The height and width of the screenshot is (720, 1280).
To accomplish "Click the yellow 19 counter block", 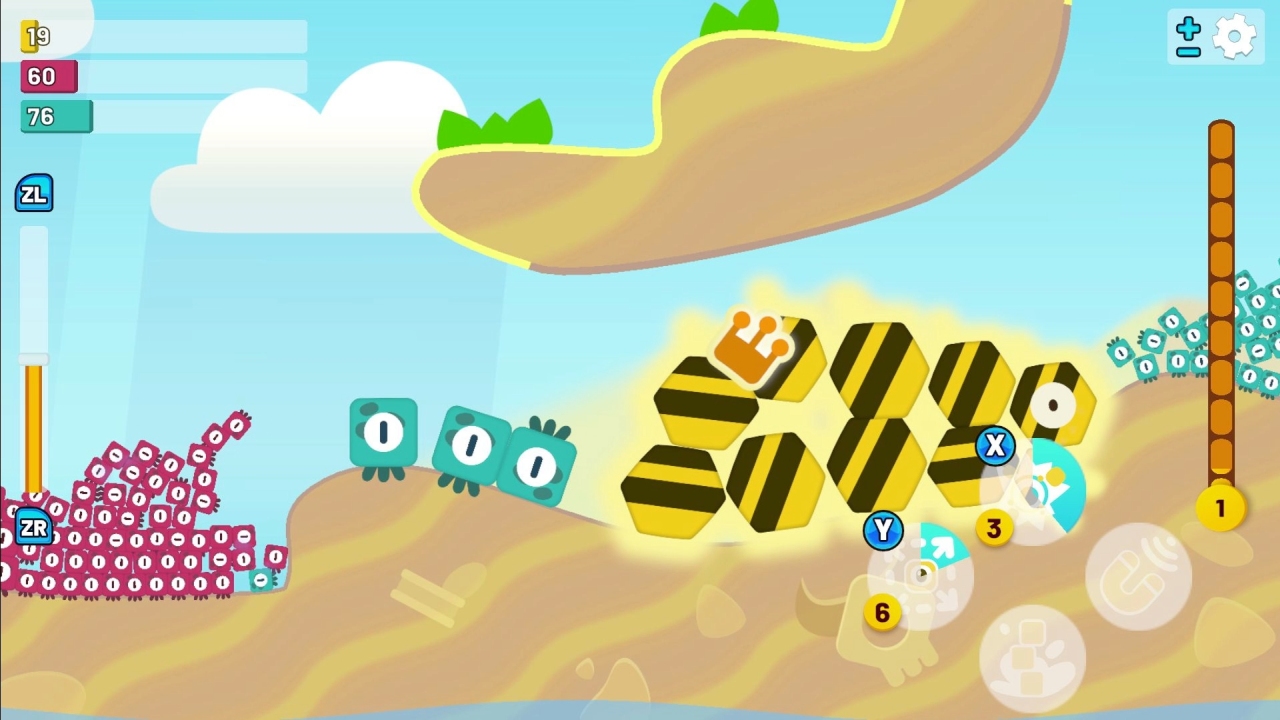I will [x=27, y=36].
